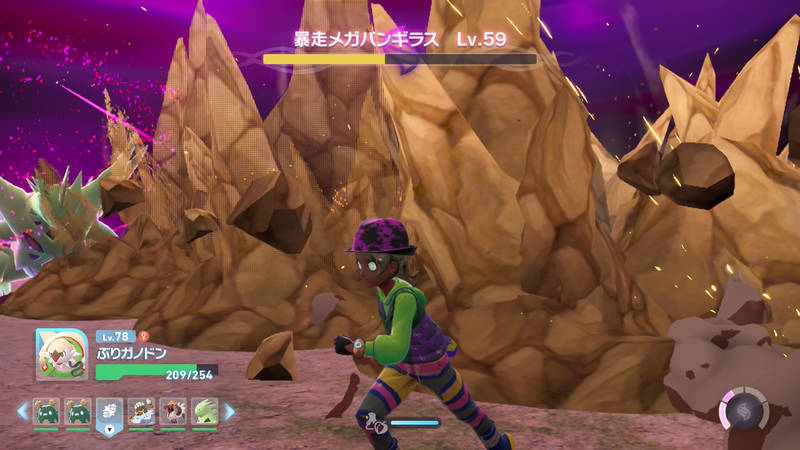Activate the Mega Evolution gauge icon

[743, 410]
